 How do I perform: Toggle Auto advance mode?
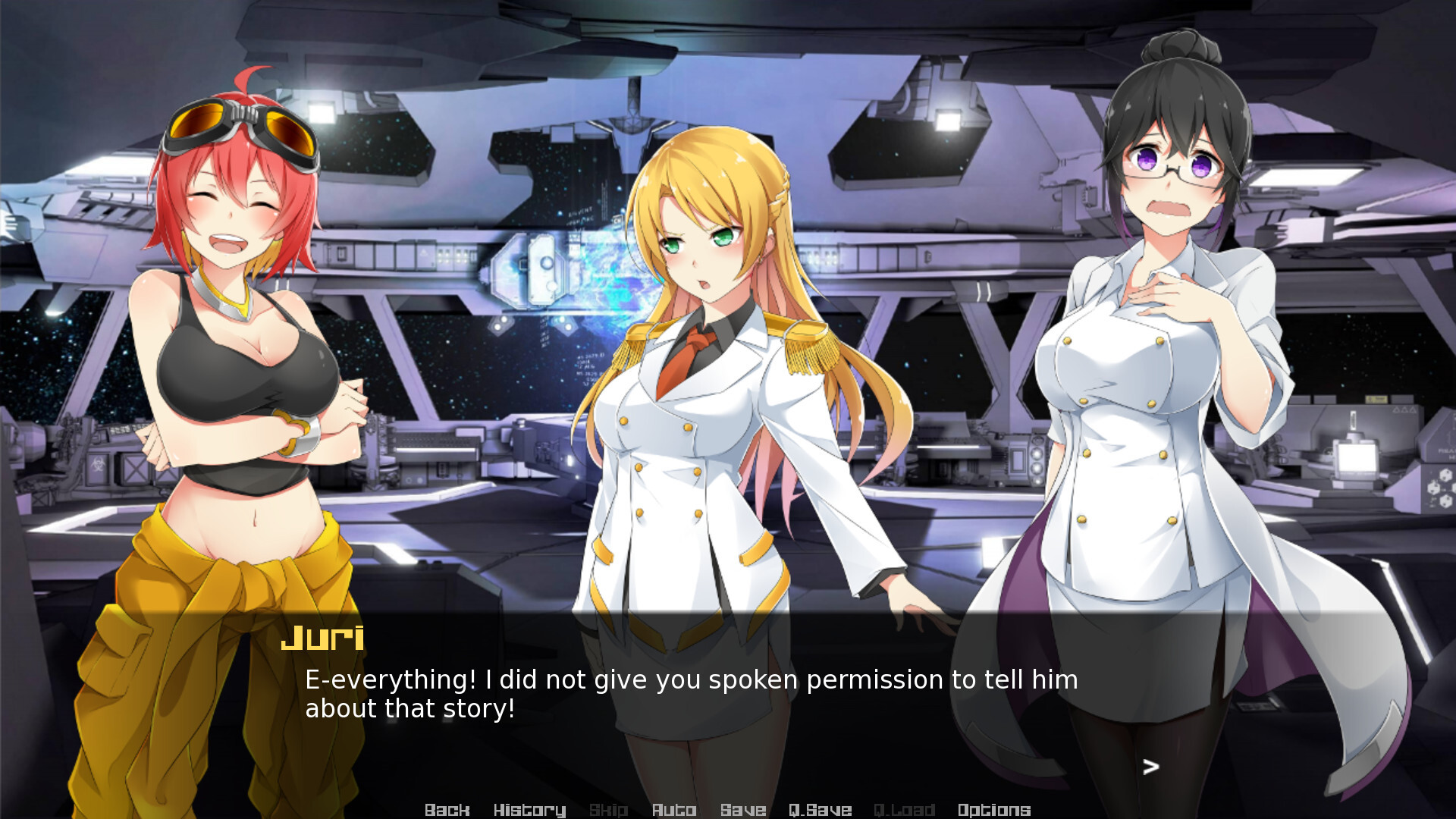[673, 810]
